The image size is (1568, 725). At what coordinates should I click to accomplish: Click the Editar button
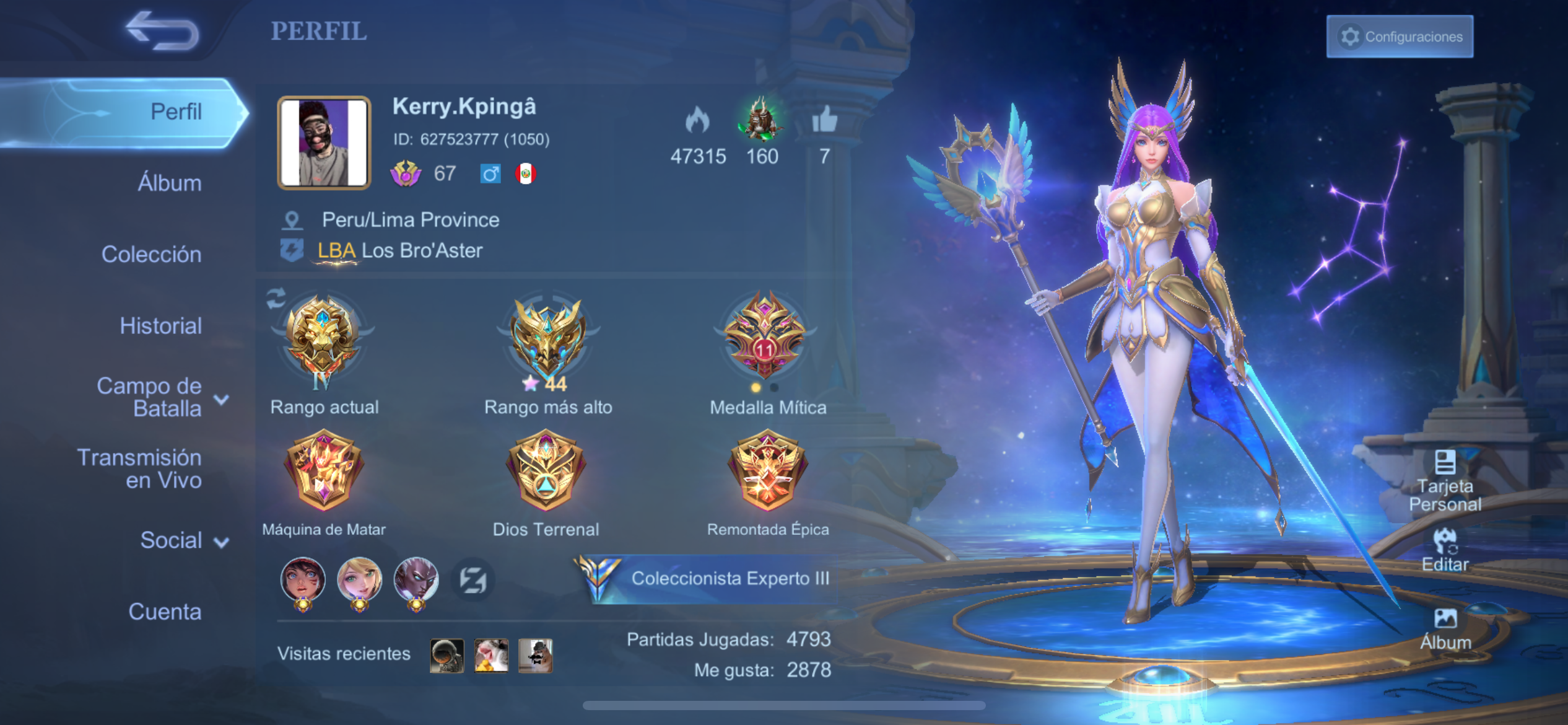pos(1445,550)
